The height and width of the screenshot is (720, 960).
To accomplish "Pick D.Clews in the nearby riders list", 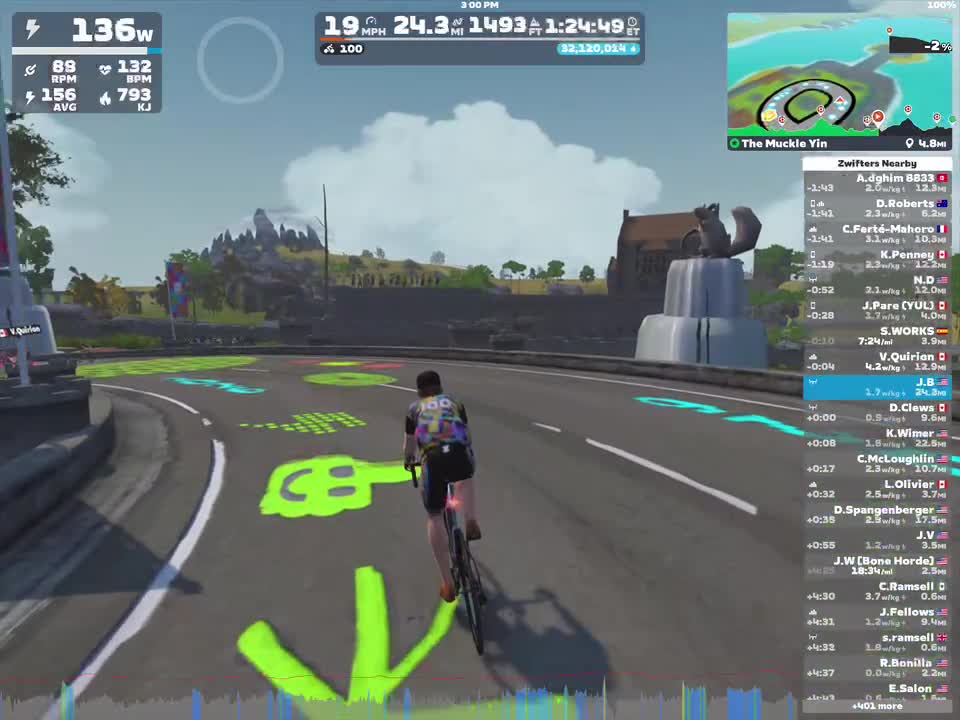I will [x=877, y=412].
